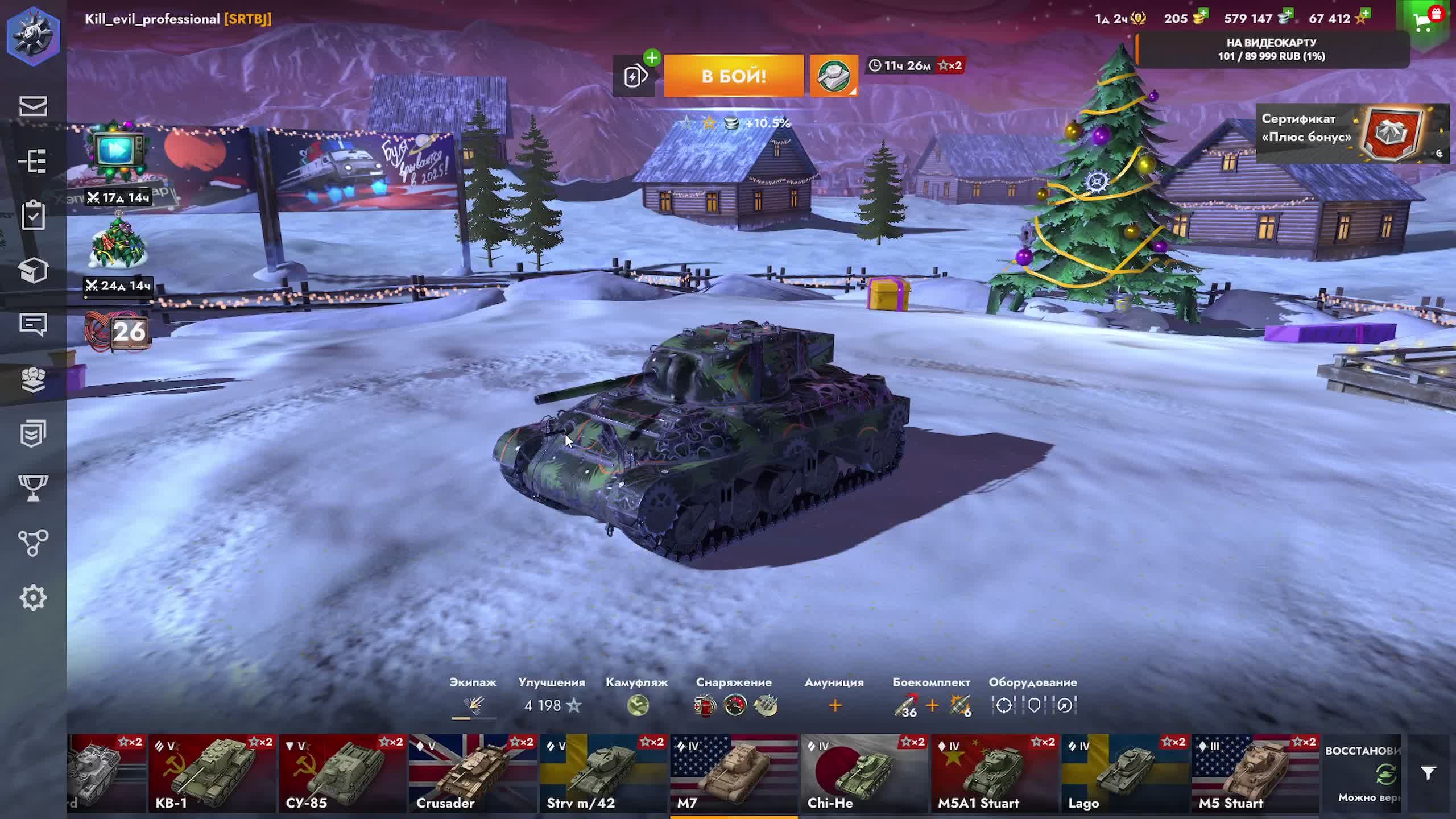The height and width of the screenshot is (819, 1456).
Task: Choose the M5A1 Stuart tank card
Action: coord(995,773)
